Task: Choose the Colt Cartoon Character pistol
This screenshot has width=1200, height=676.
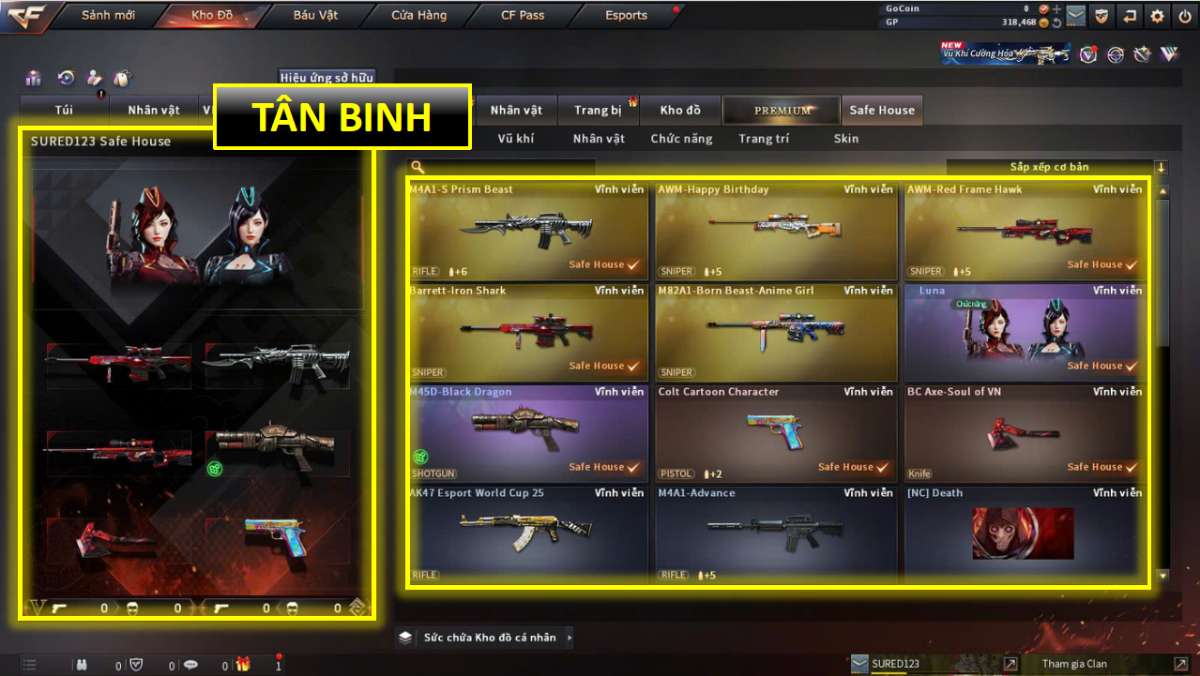Action: tap(776, 433)
